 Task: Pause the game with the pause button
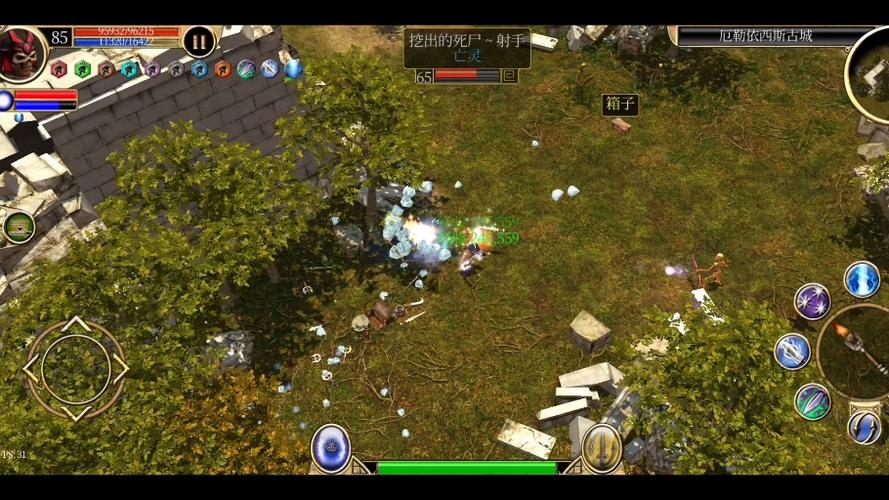(x=199, y=41)
